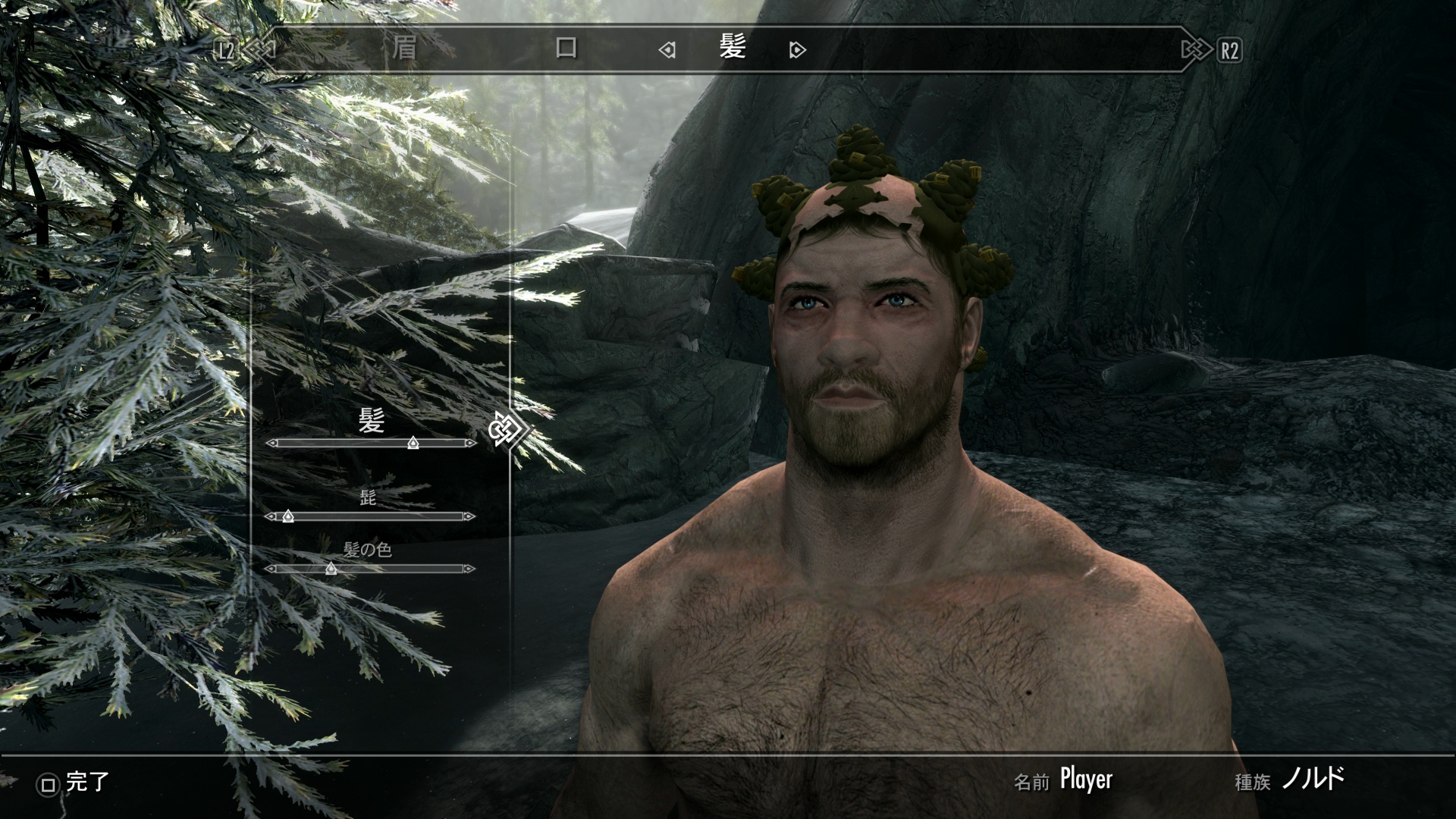Click the left arrow beside the 髪 tab
The width and height of the screenshot is (1456, 819).
point(667,51)
